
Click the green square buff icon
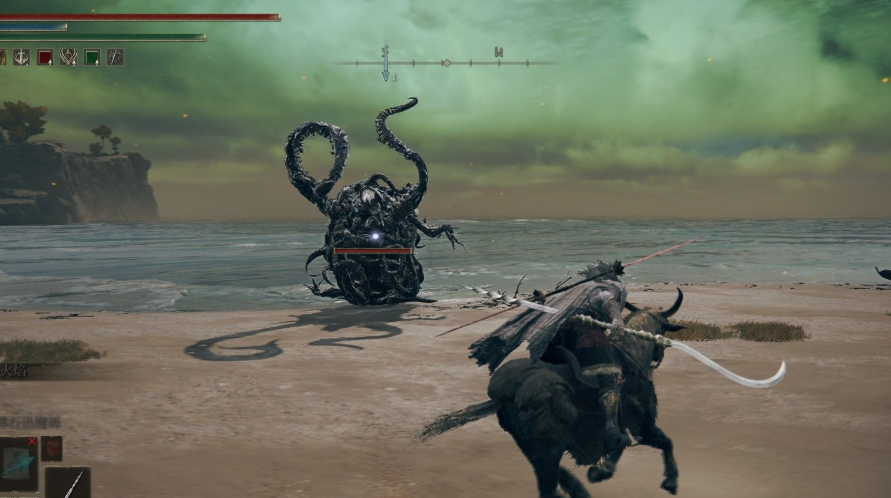(x=92, y=57)
